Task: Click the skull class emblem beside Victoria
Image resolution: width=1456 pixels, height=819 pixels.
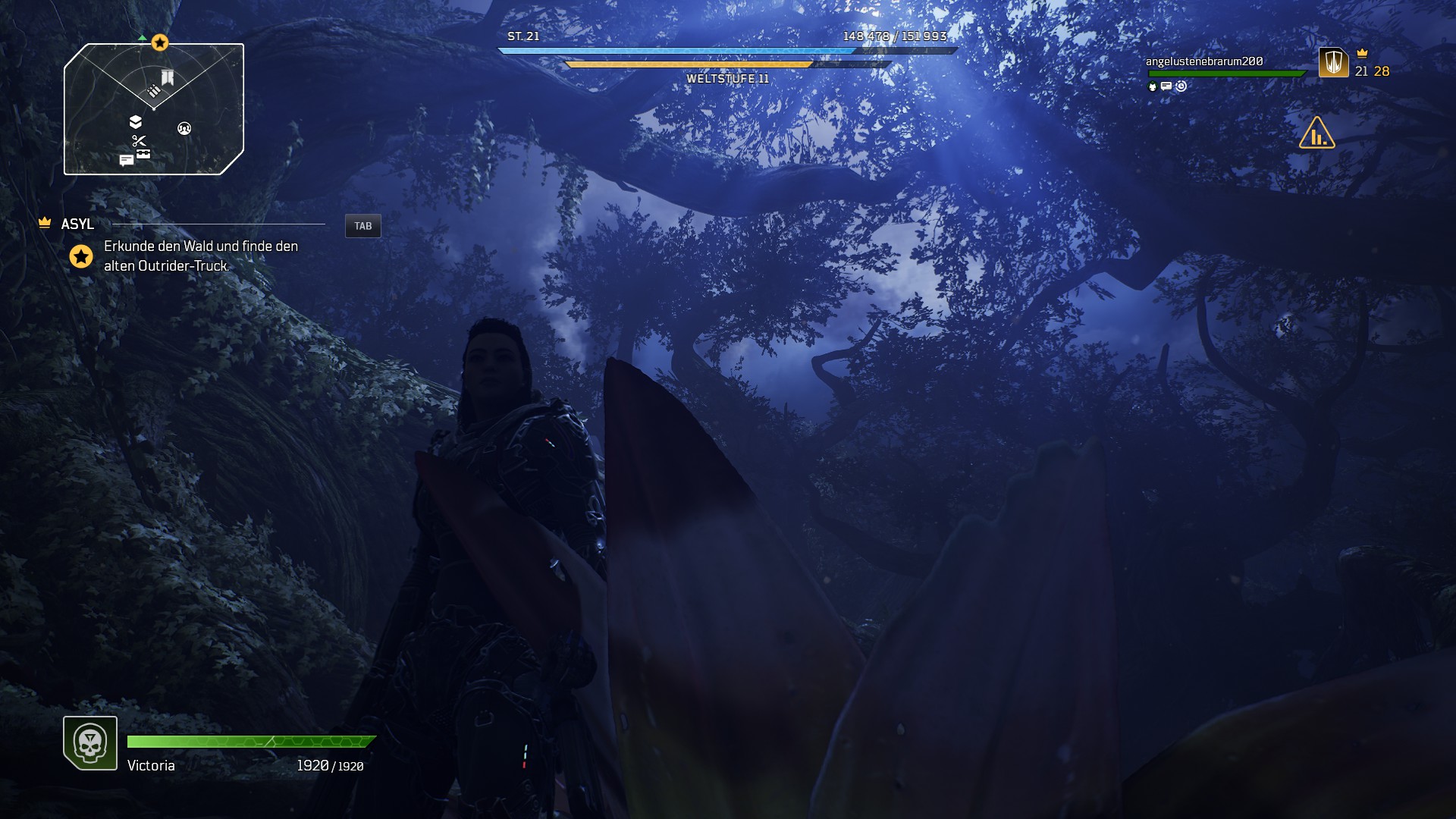Action: click(90, 743)
